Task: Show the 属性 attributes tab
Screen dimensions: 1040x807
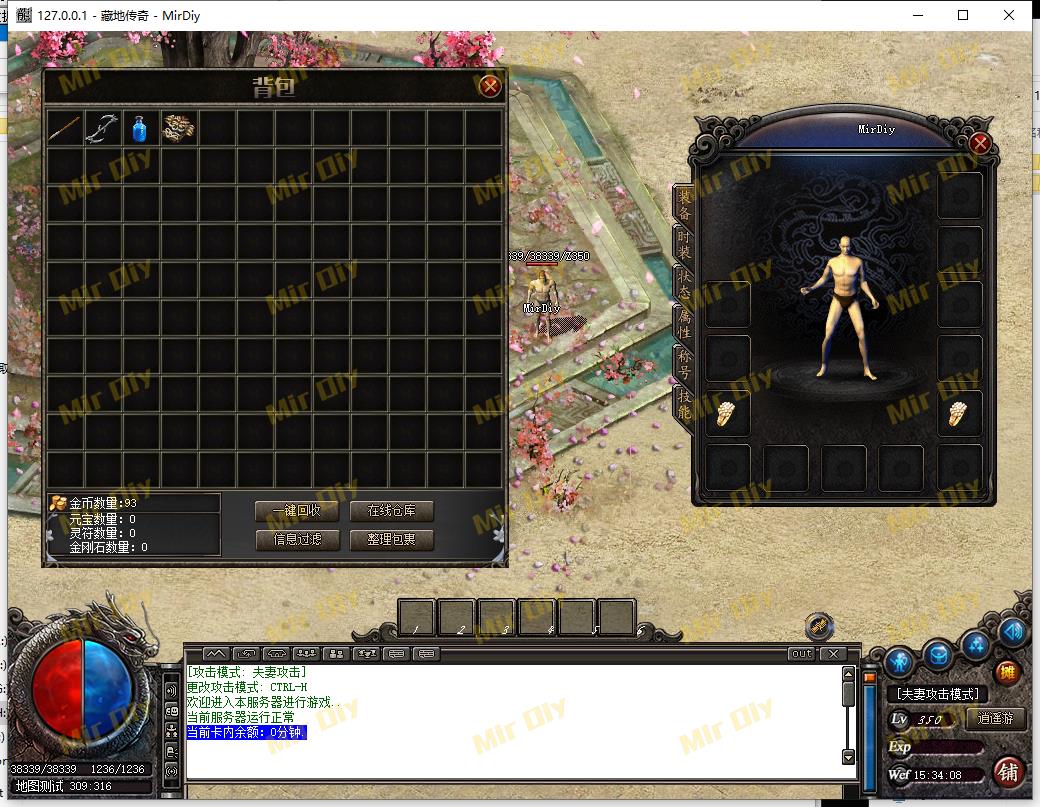Action: click(685, 321)
